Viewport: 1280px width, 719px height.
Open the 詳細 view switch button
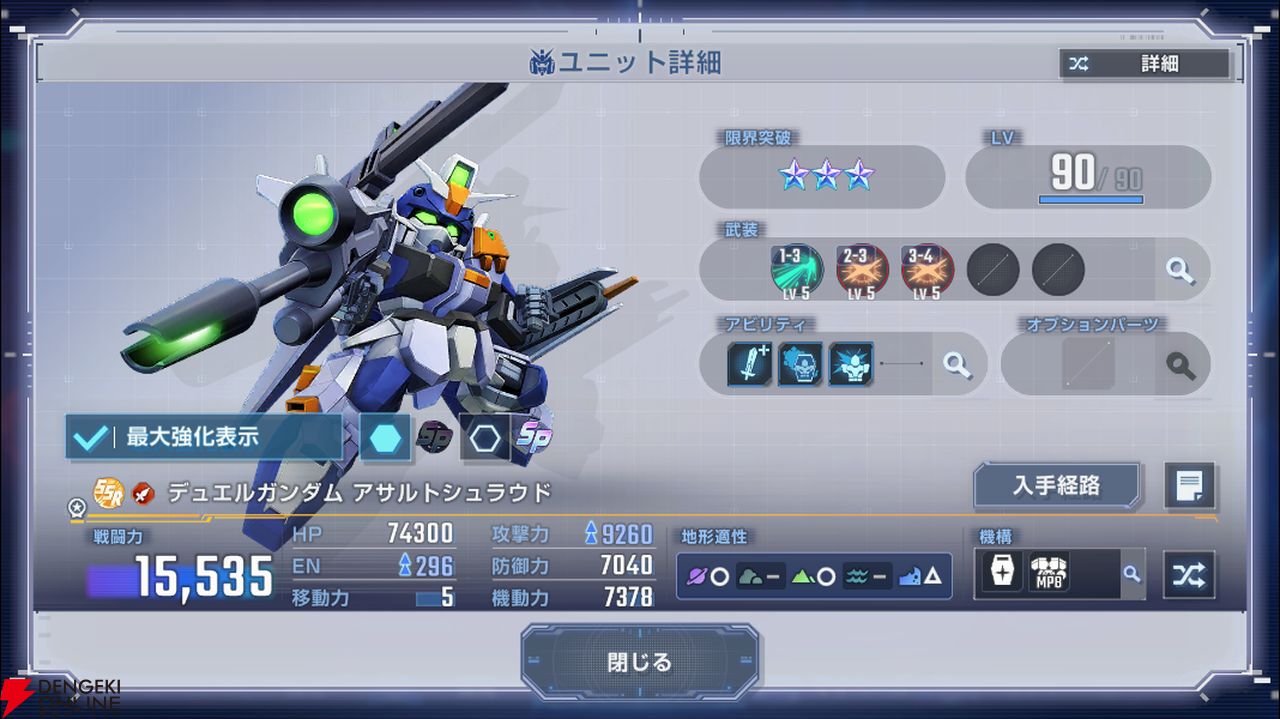(x=1145, y=64)
